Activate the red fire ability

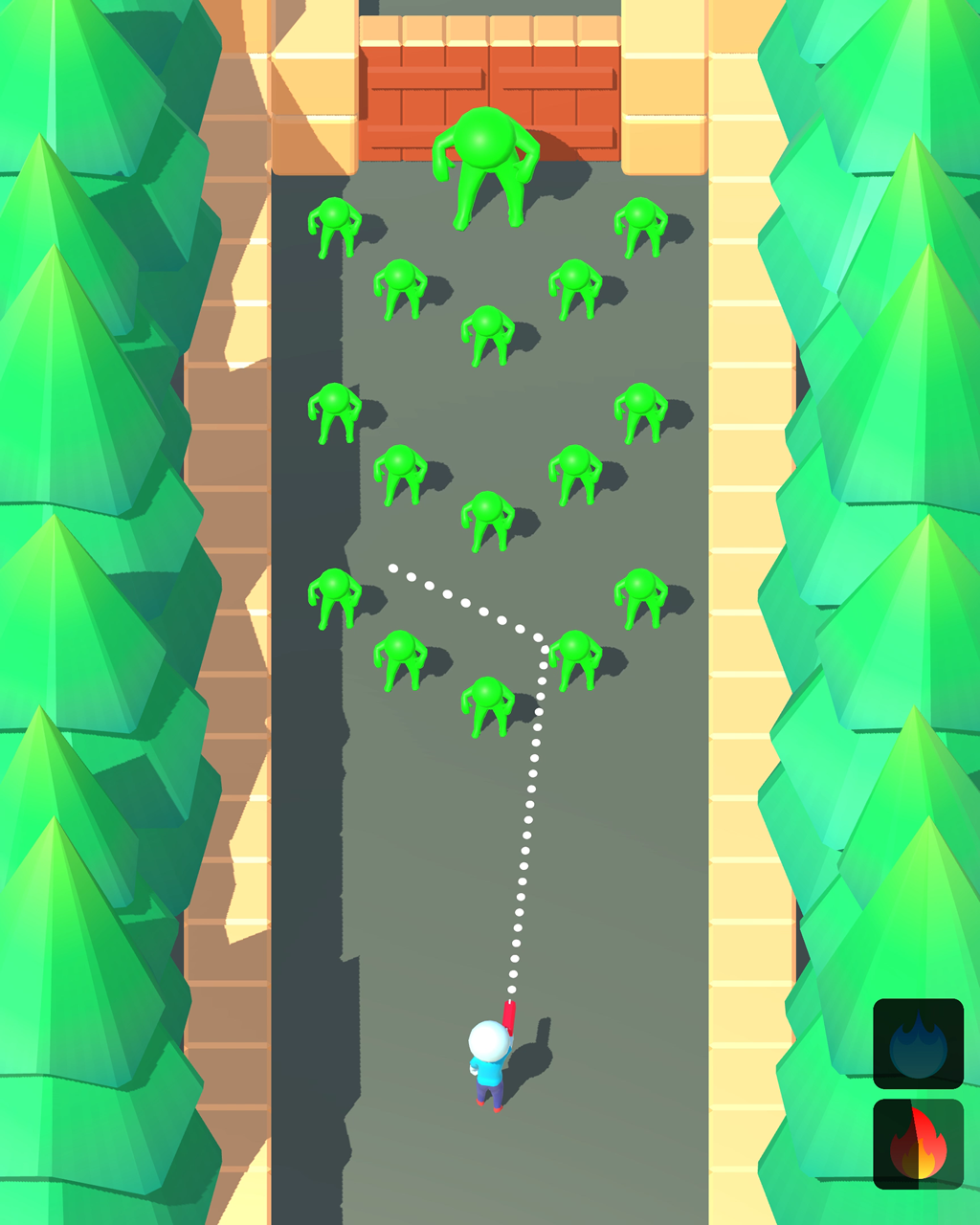click(918, 1144)
